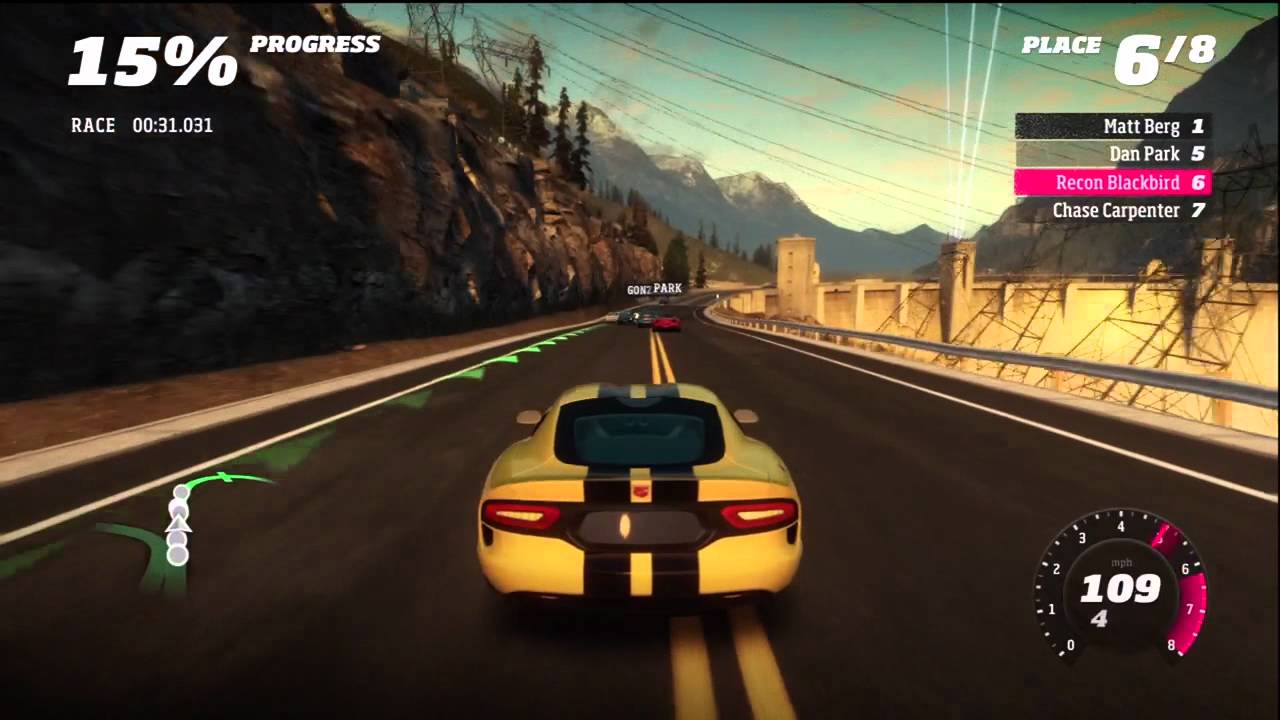Select the PROGRESS heading
The height and width of the screenshot is (720, 1280).
316,44
